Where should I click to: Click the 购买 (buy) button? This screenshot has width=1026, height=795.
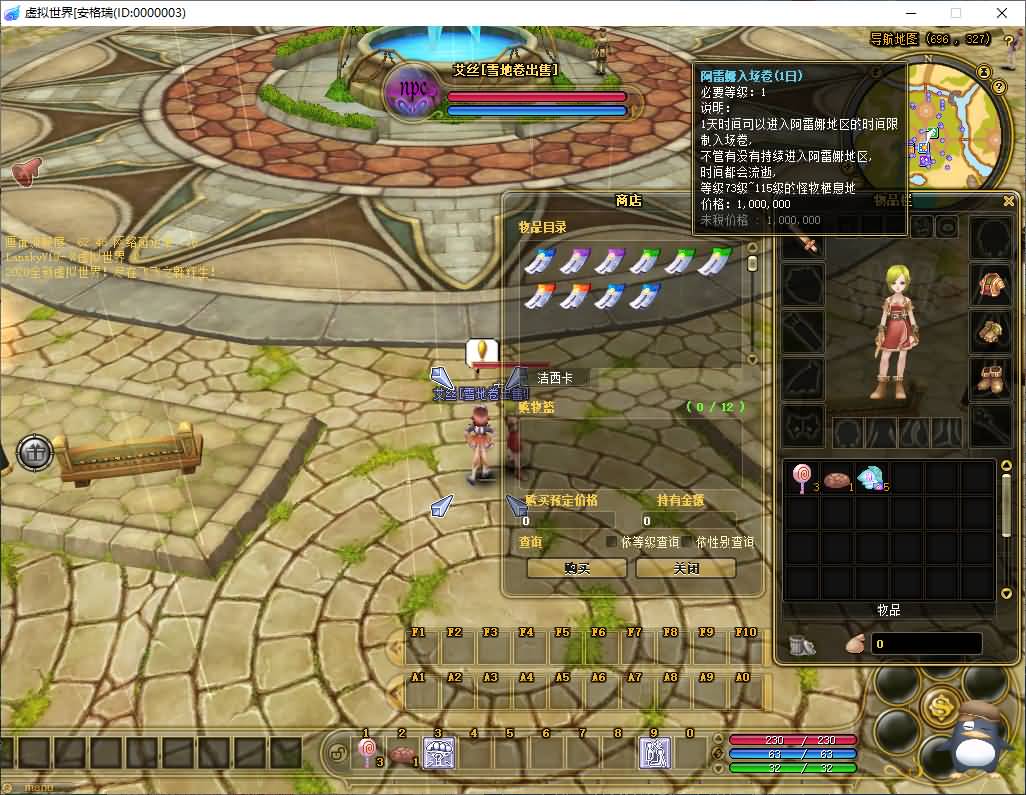pyautogui.click(x=577, y=568)
